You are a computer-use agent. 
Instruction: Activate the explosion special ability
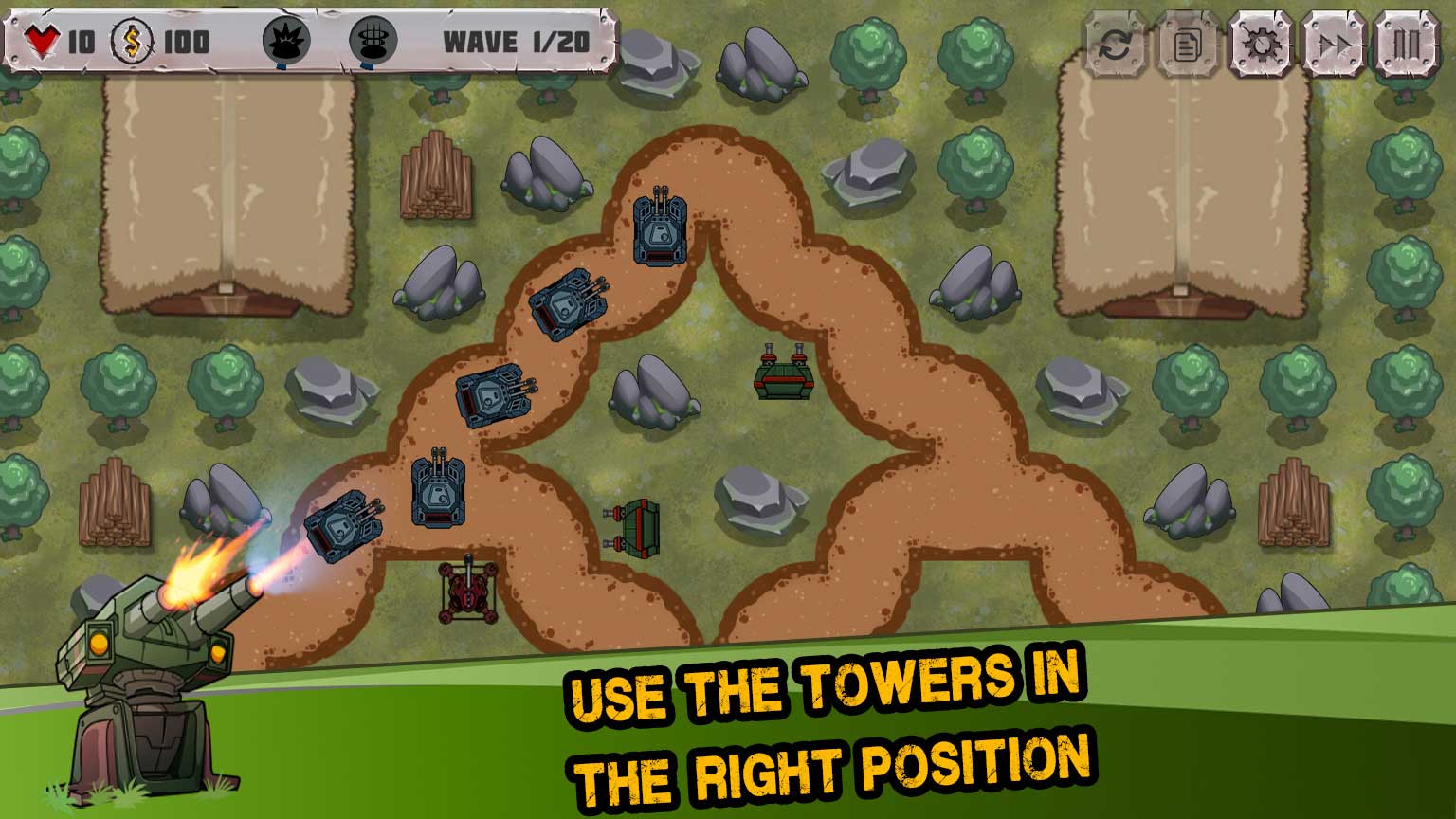pyautogui.click(x=285, y=42)
